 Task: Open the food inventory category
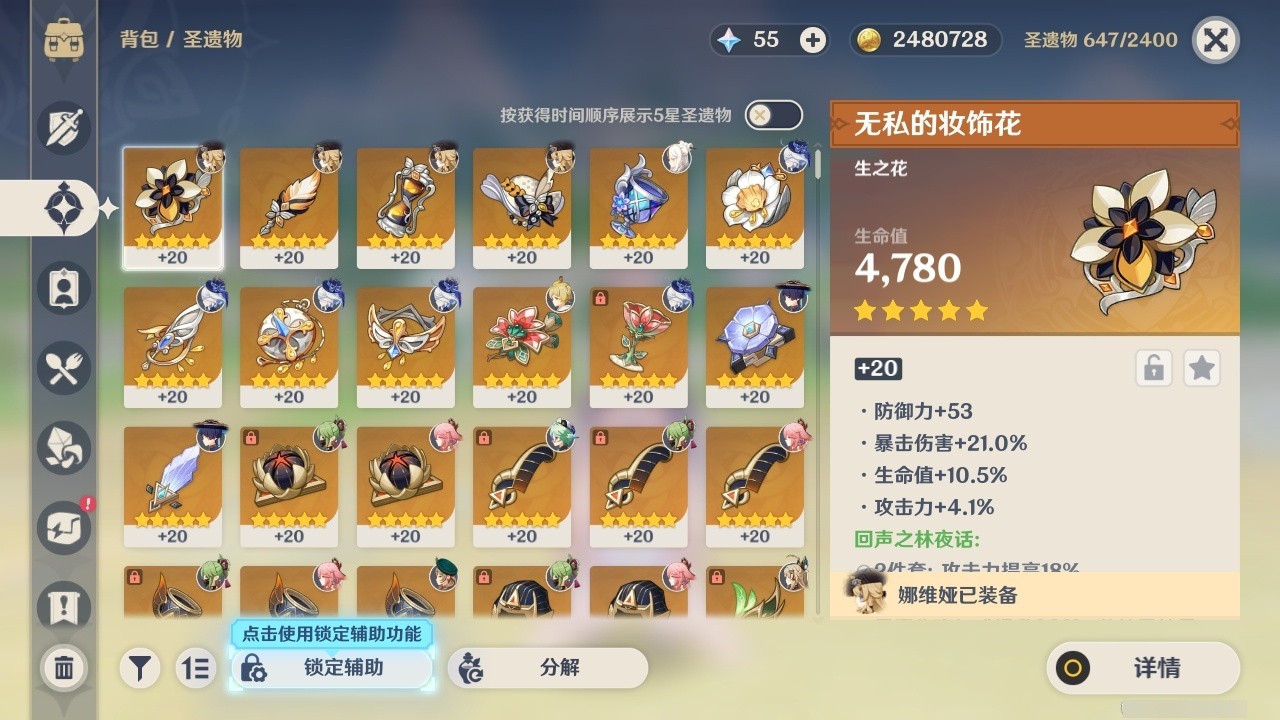click(x=63, y=367)
